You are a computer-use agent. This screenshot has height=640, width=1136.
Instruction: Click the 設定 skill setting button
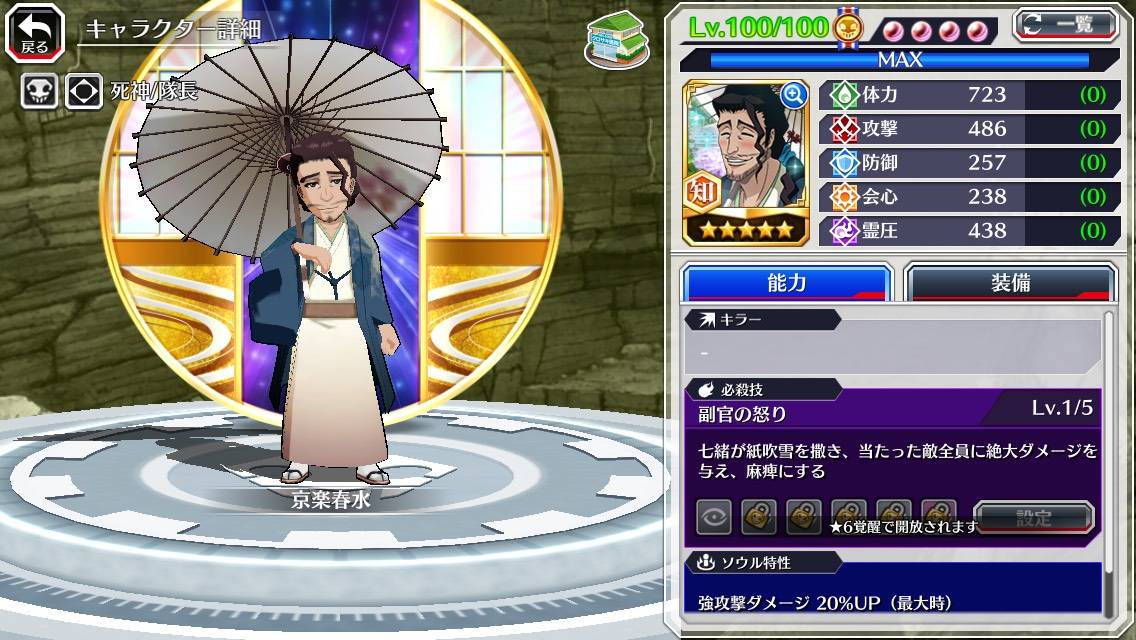point(1034,518)
